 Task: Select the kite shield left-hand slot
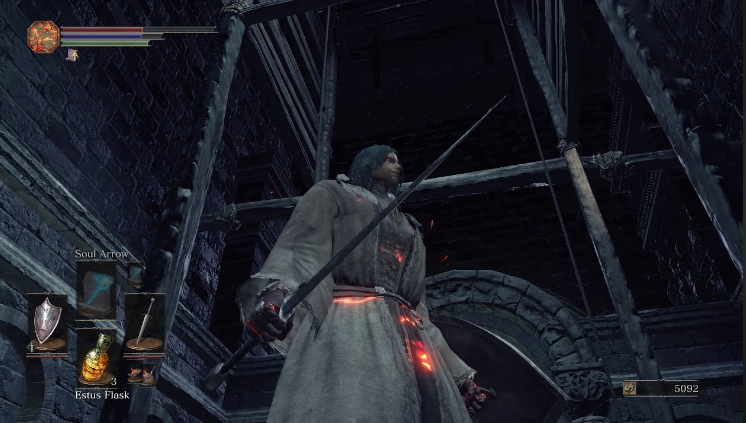click(x=46, y=322)
